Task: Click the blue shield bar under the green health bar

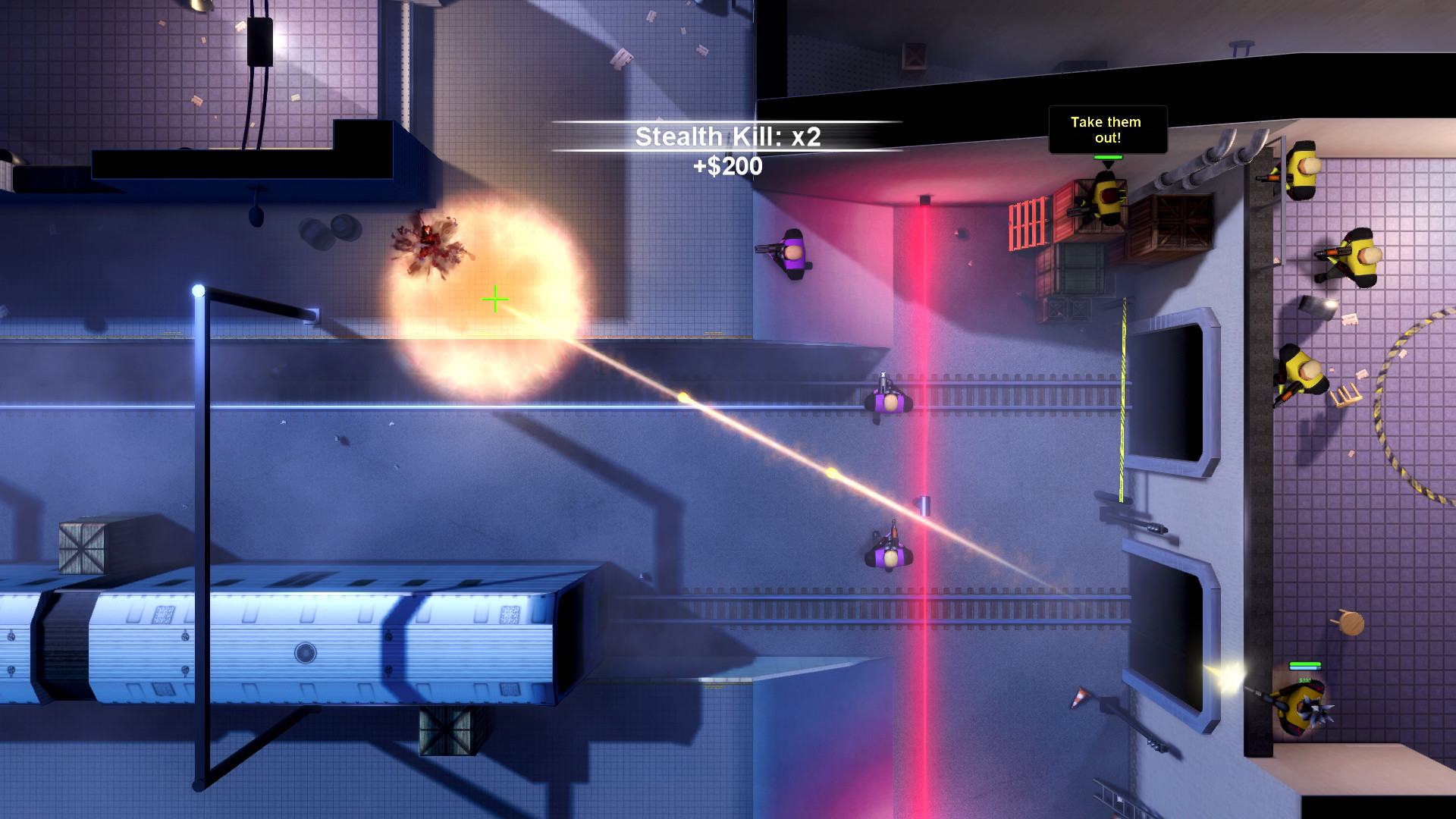Action: (x=1305, y=667)
